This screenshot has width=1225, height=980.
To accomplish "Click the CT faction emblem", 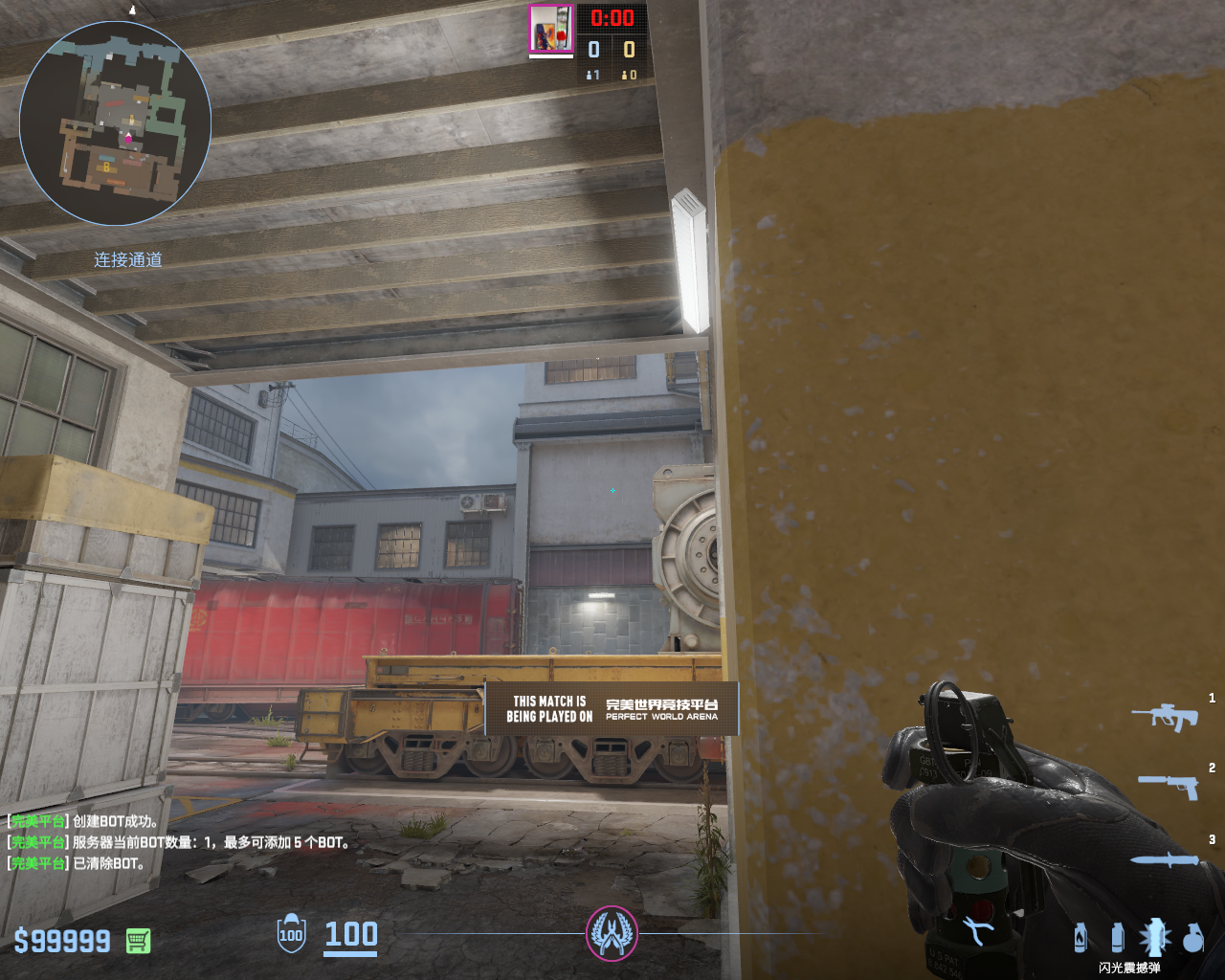I will pyautogui.click(x=612, y=933).
